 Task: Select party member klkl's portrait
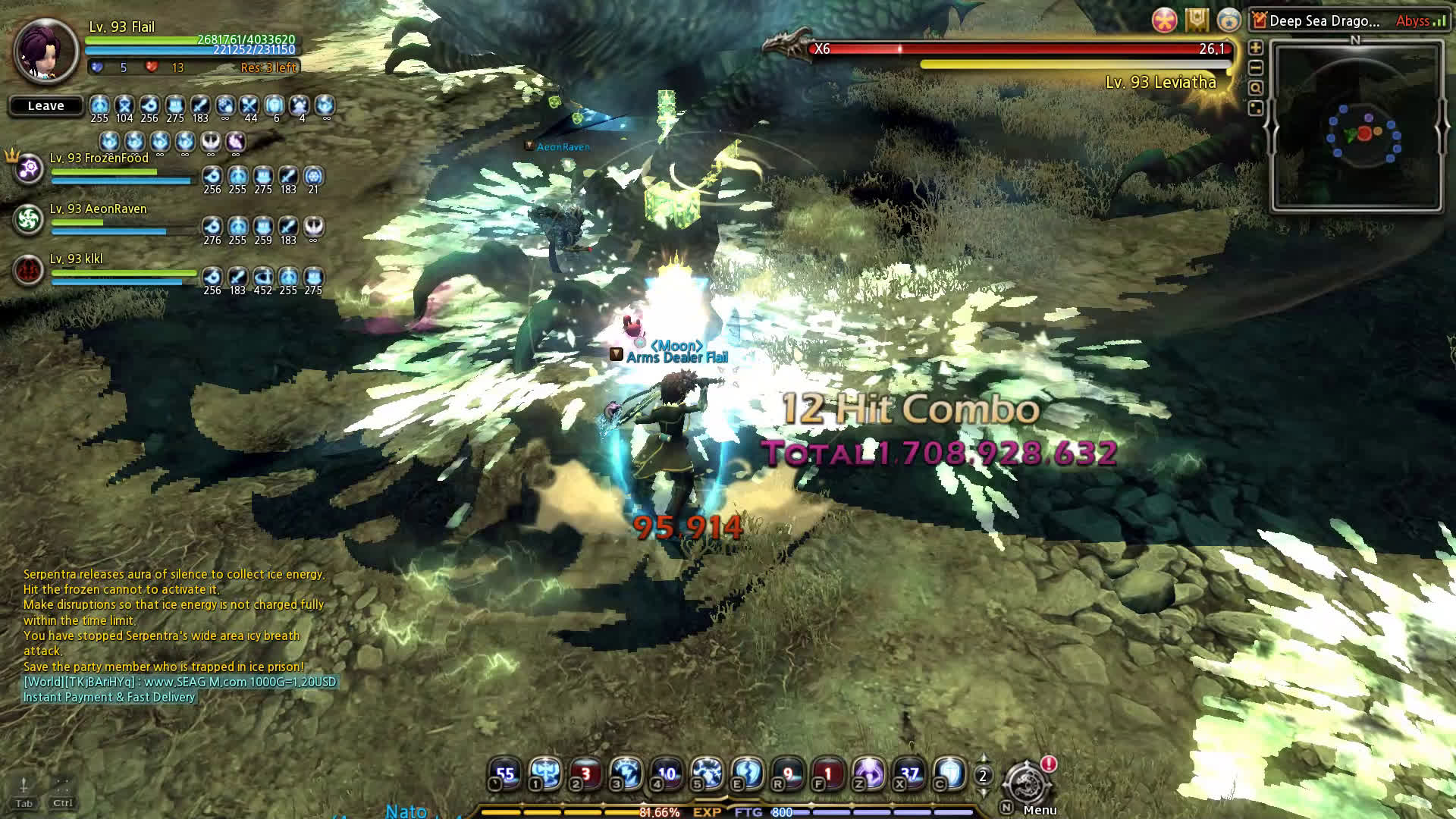coord(29,271)
